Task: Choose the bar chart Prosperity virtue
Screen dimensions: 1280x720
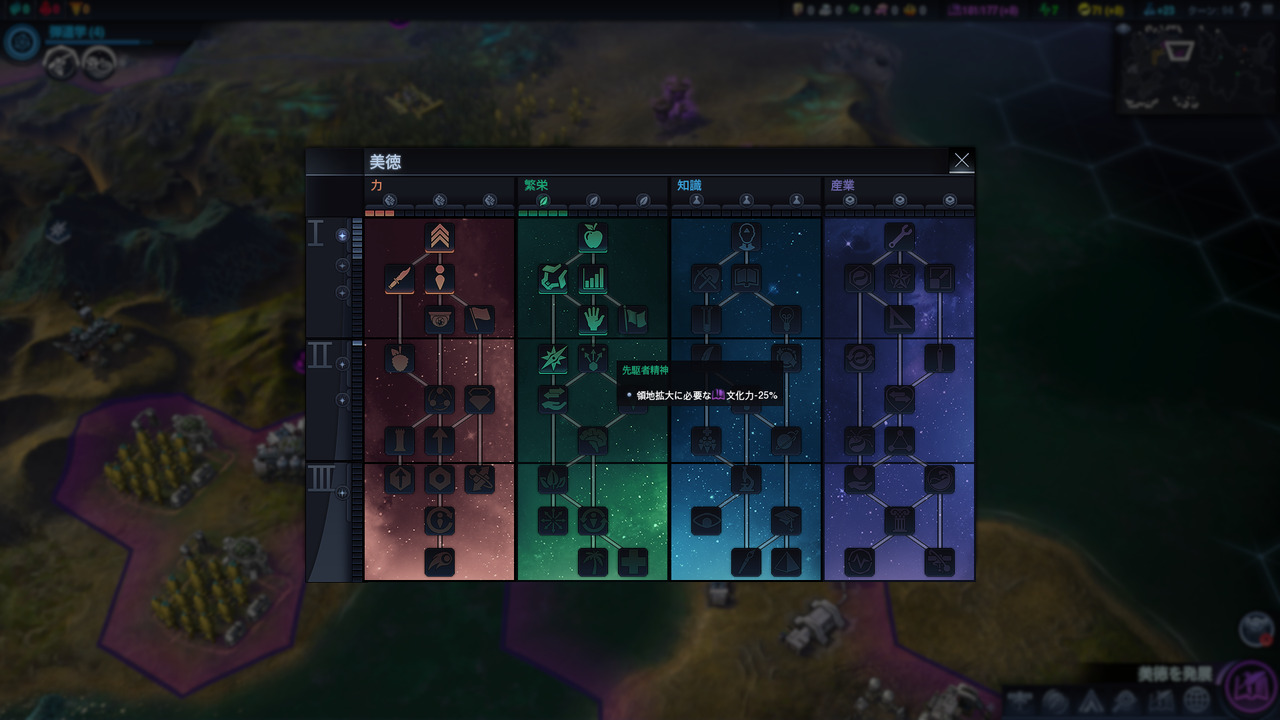Action: [x=593, y=279]
